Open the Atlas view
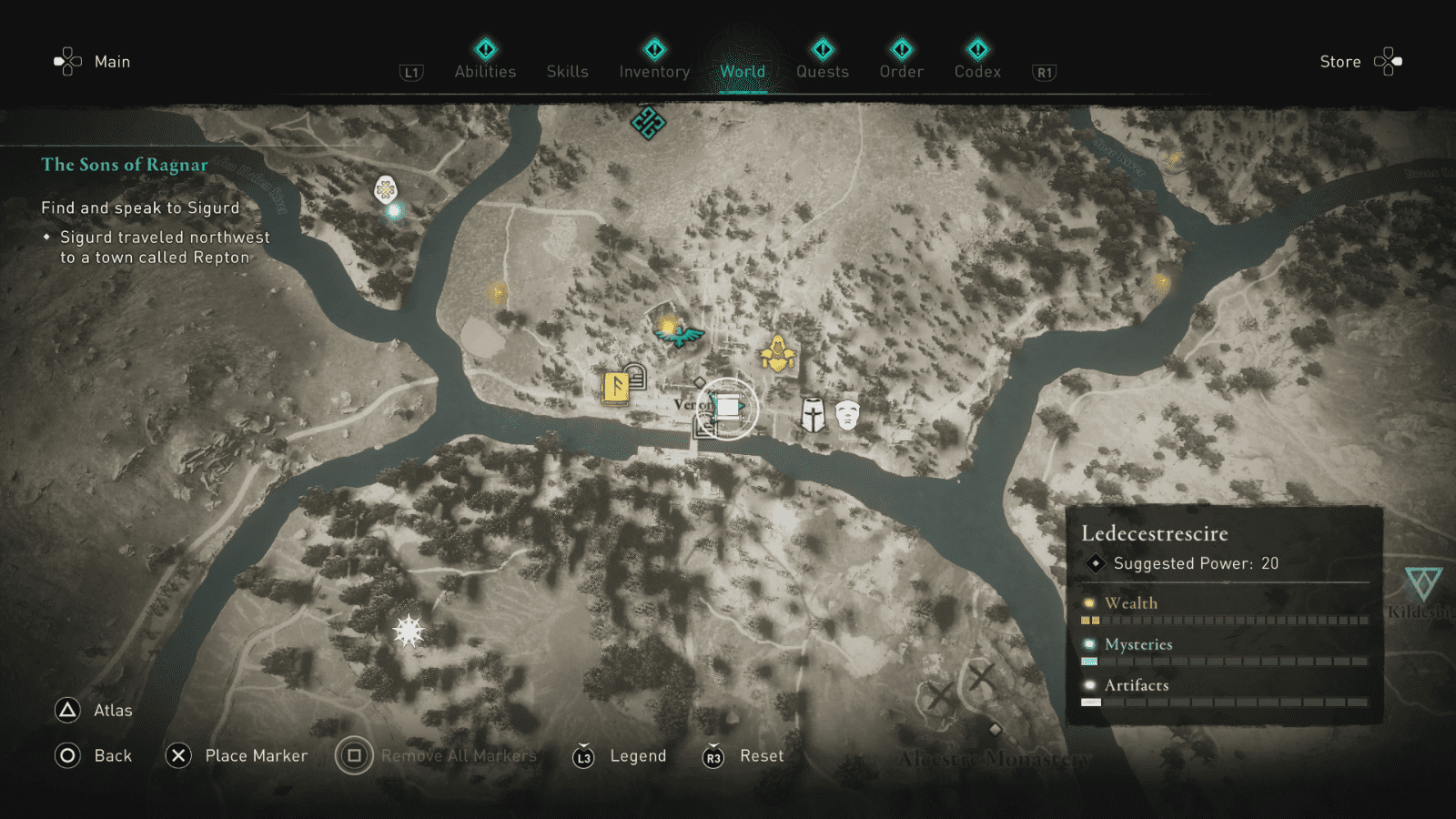 point(100,710)
